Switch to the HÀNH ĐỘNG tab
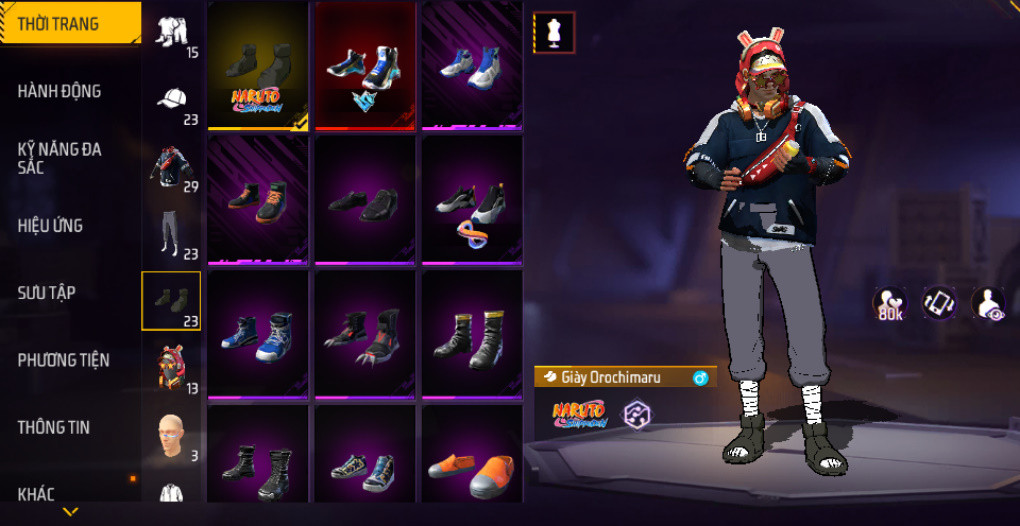Screen dimensions: 1020x526 click(x=60, y=91)
